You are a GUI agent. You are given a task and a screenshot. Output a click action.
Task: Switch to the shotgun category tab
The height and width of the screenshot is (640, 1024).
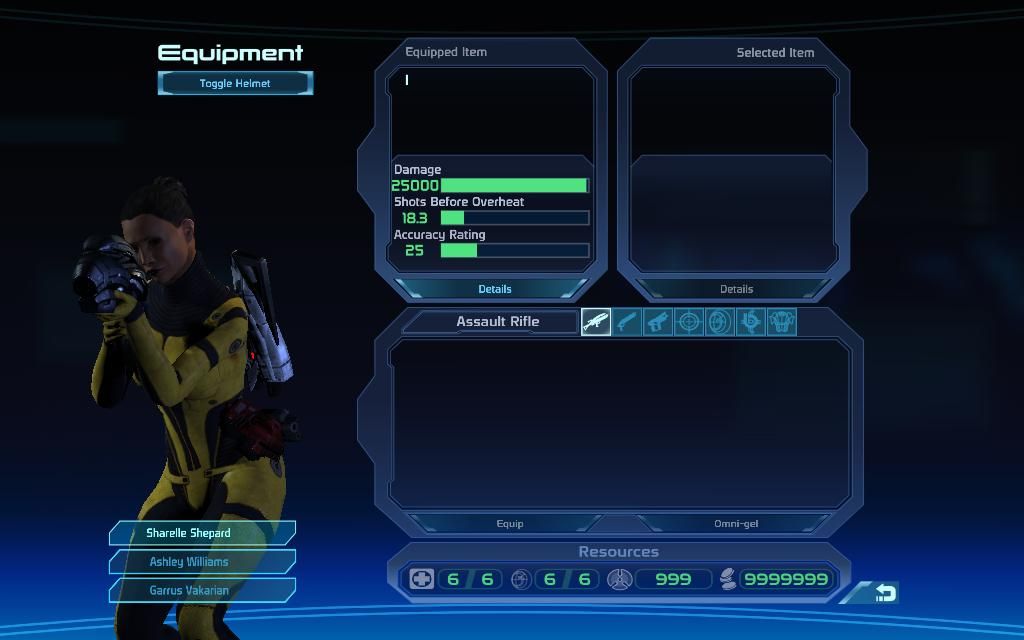(627, 322)
